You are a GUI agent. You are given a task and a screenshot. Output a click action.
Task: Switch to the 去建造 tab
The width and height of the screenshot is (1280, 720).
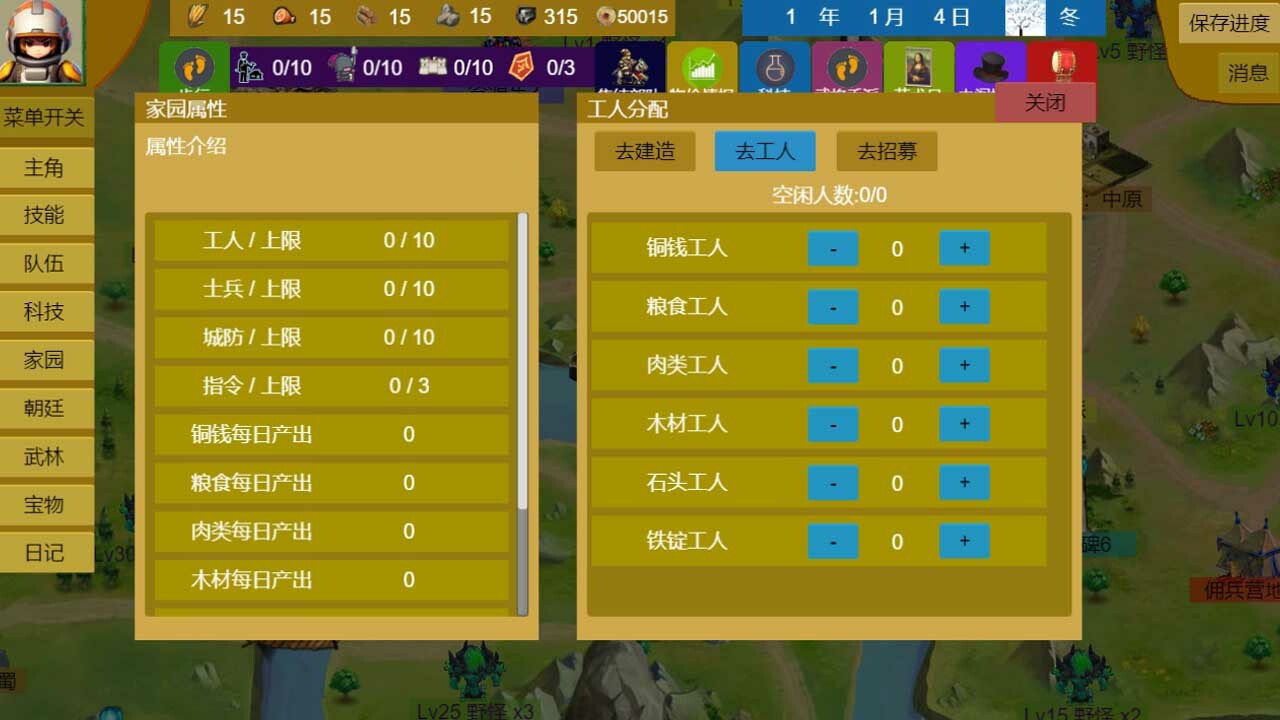644,152
